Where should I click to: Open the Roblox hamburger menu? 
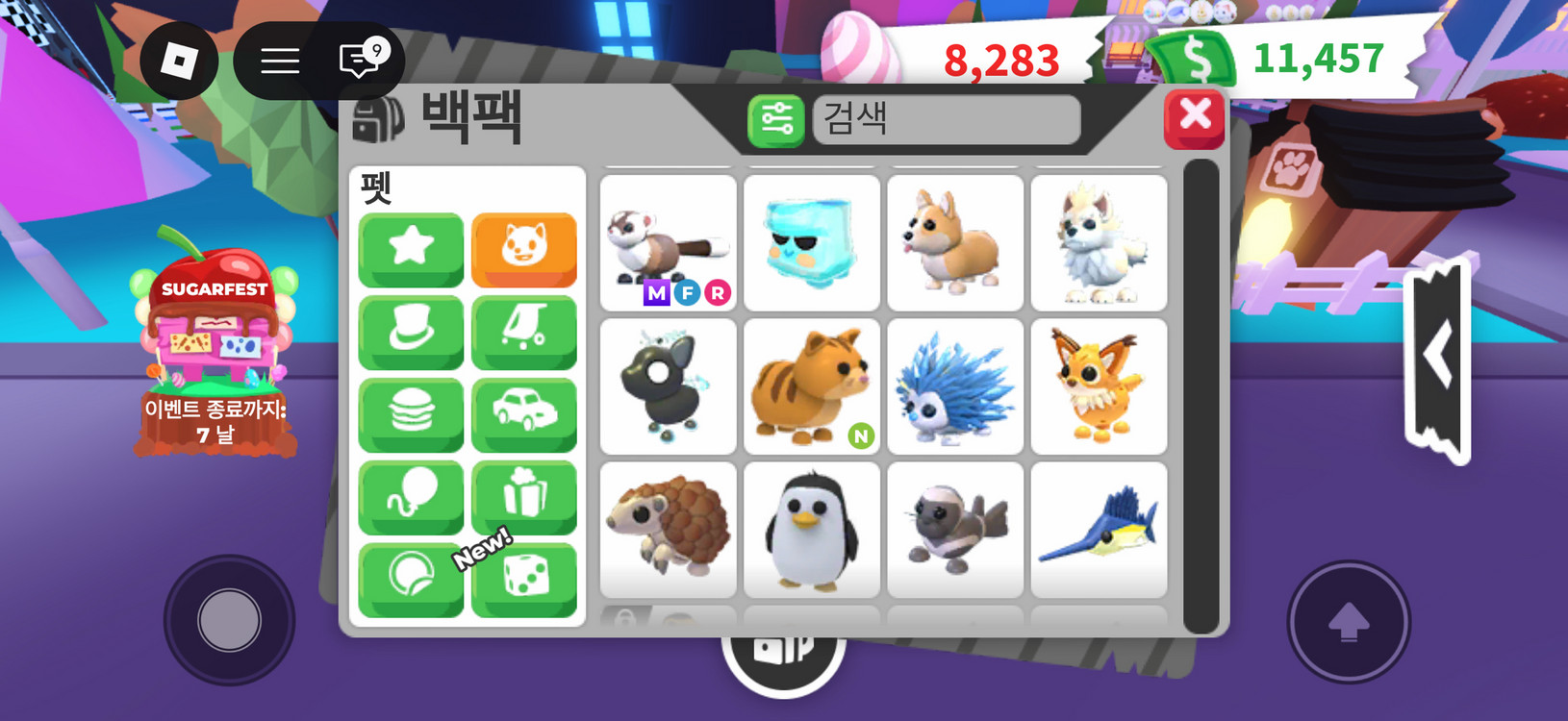pyautogui.click(x=279, y=61)
